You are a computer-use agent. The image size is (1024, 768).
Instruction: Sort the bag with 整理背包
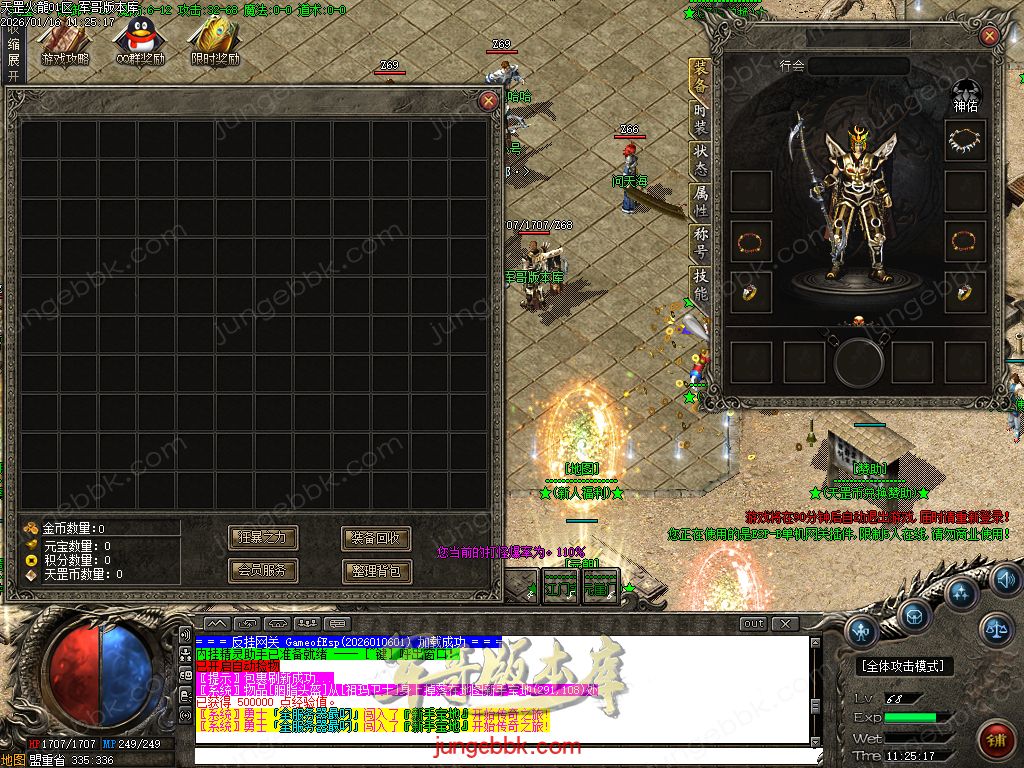click(x=376, y=571)
